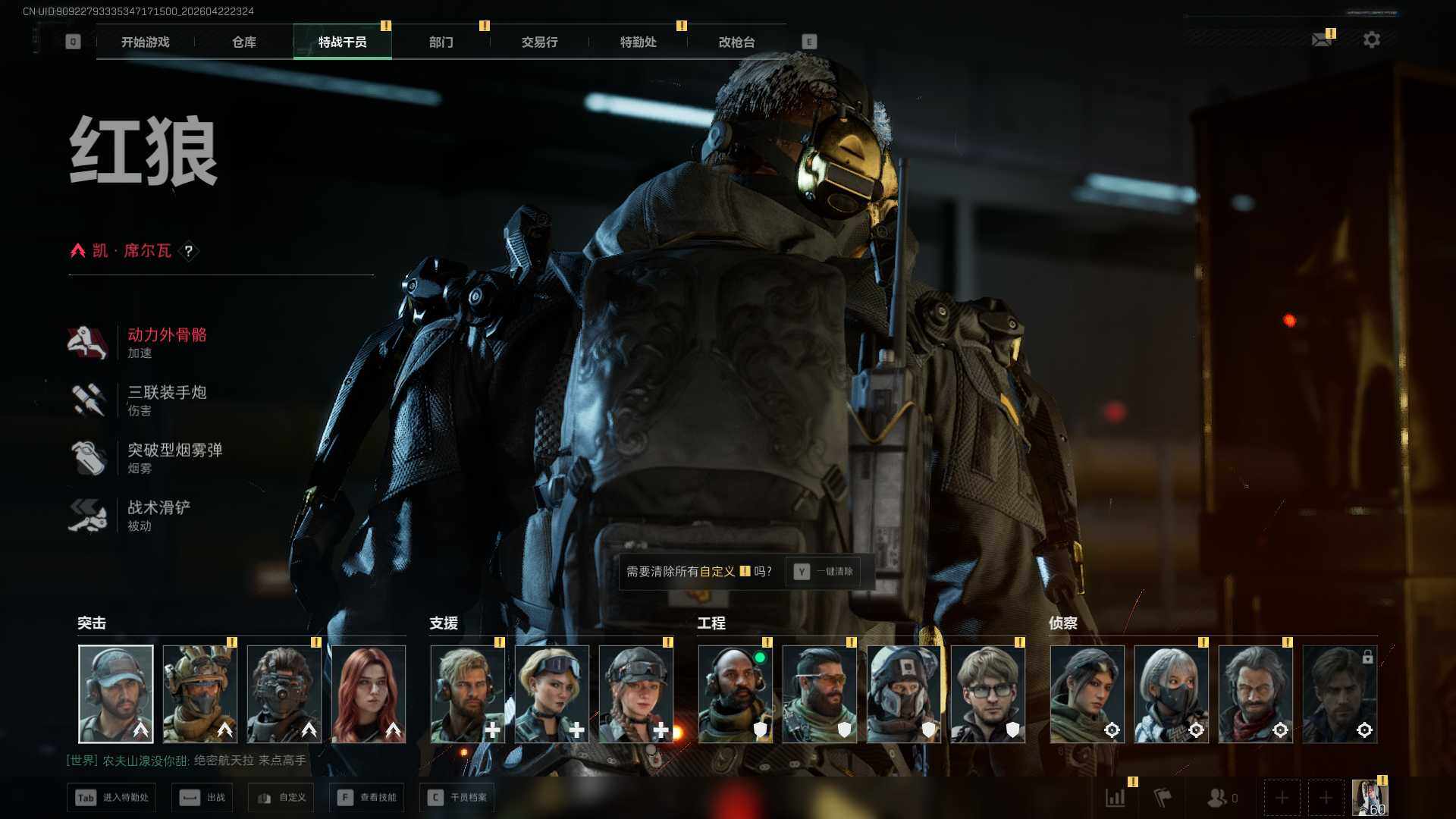The image size is (1456, 819).
Task: Pick the glasses-wearing engineer operator portrait
Action: pyautogui.click(x=987, y=694)
